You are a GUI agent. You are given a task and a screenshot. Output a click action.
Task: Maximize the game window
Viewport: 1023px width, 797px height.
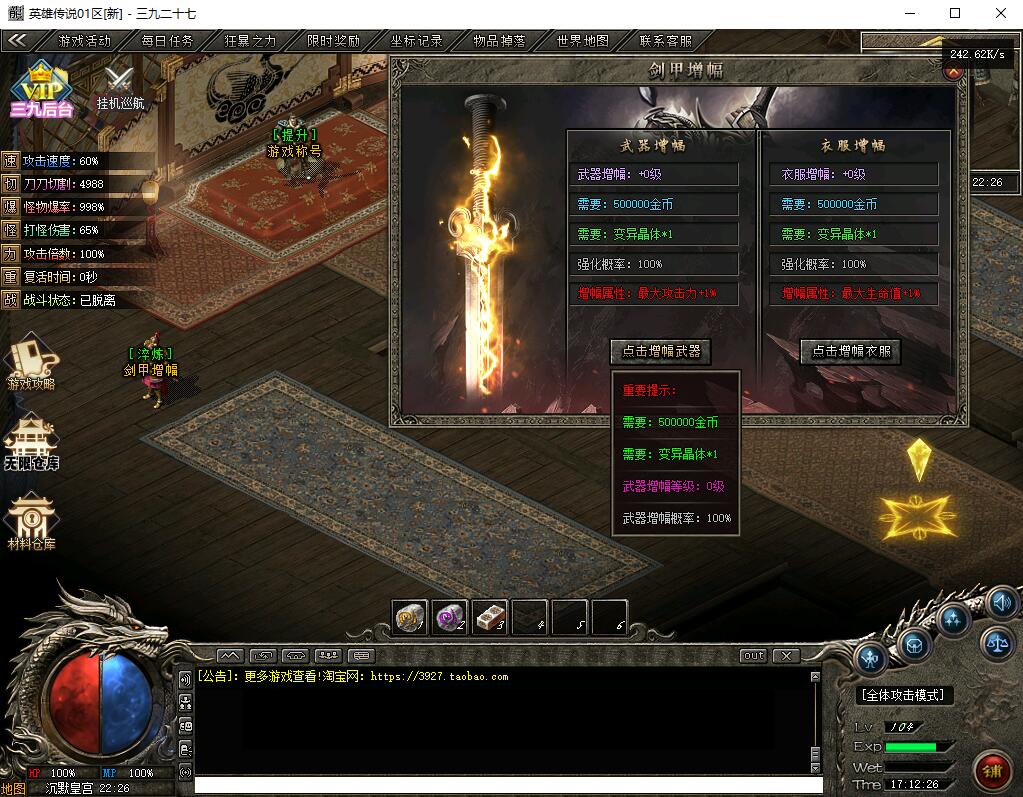[x=954, y=13]
